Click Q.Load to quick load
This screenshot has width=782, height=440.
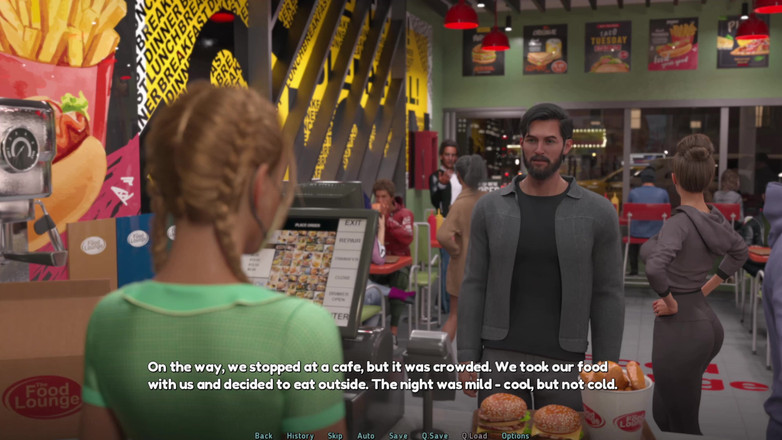(x=475, y=435)
